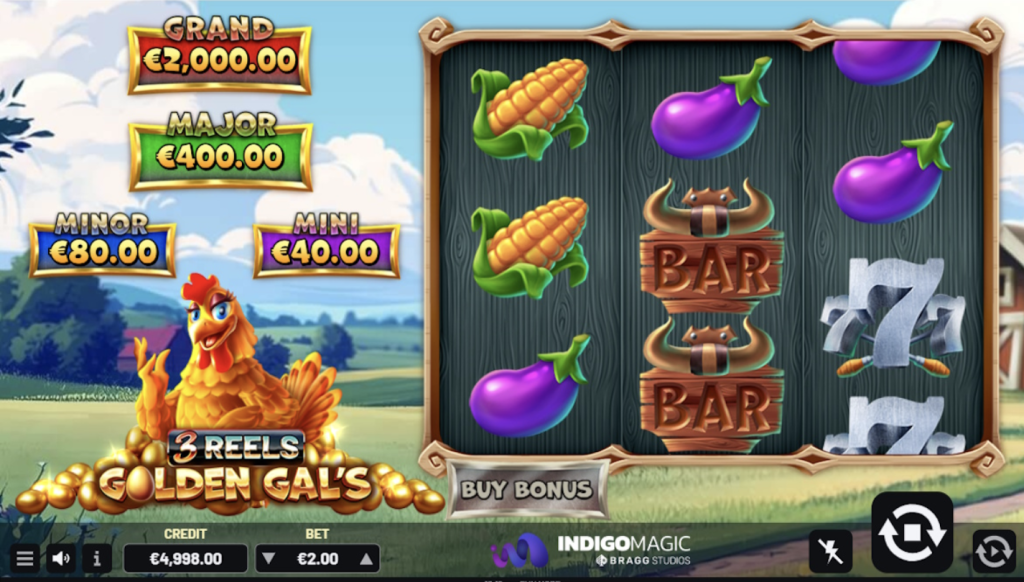
Task: Increase the bet with the up arrow
Action: coord(366,559)
